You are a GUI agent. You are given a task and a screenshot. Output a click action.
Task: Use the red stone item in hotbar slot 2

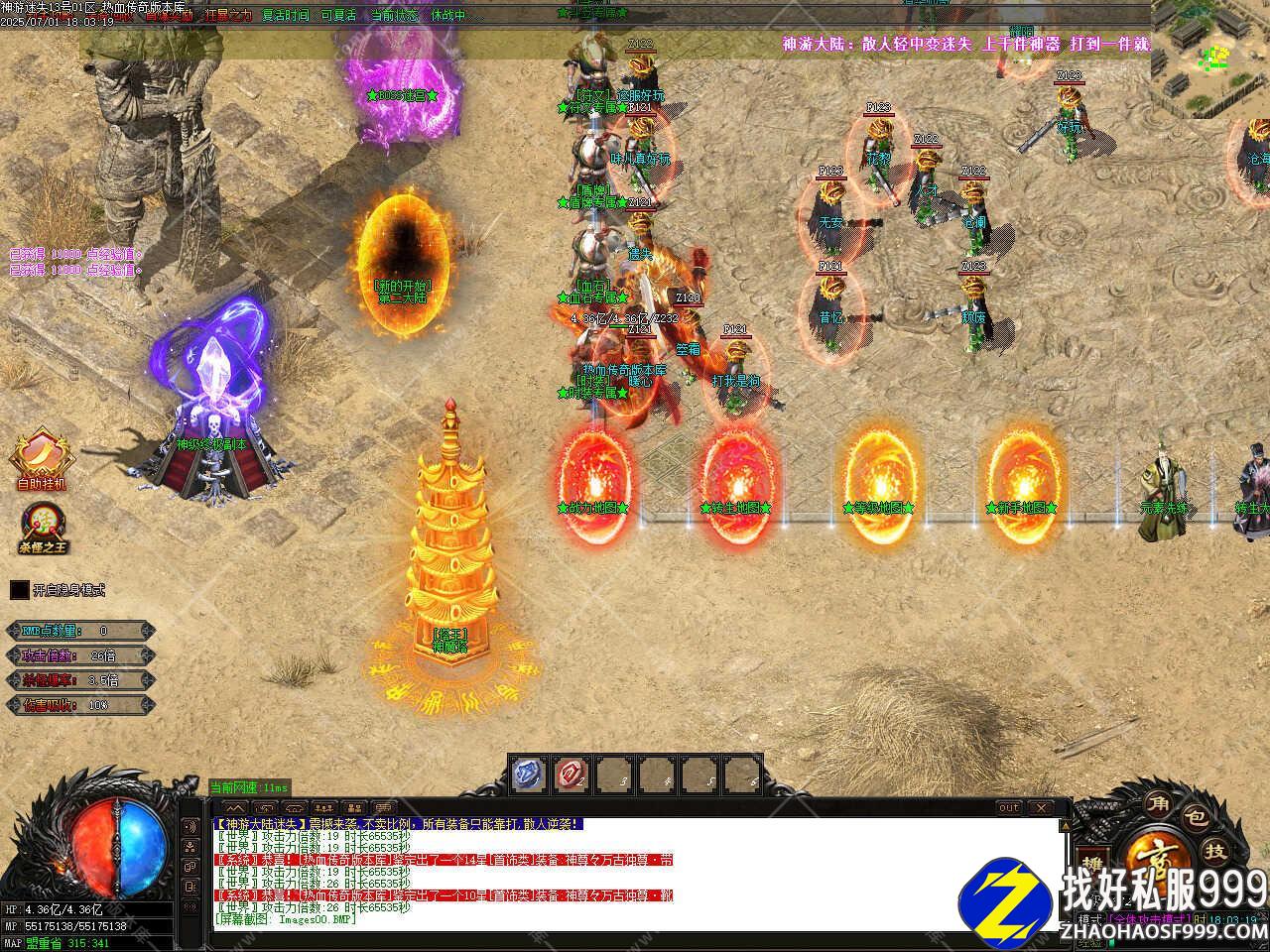click(571, 775)
